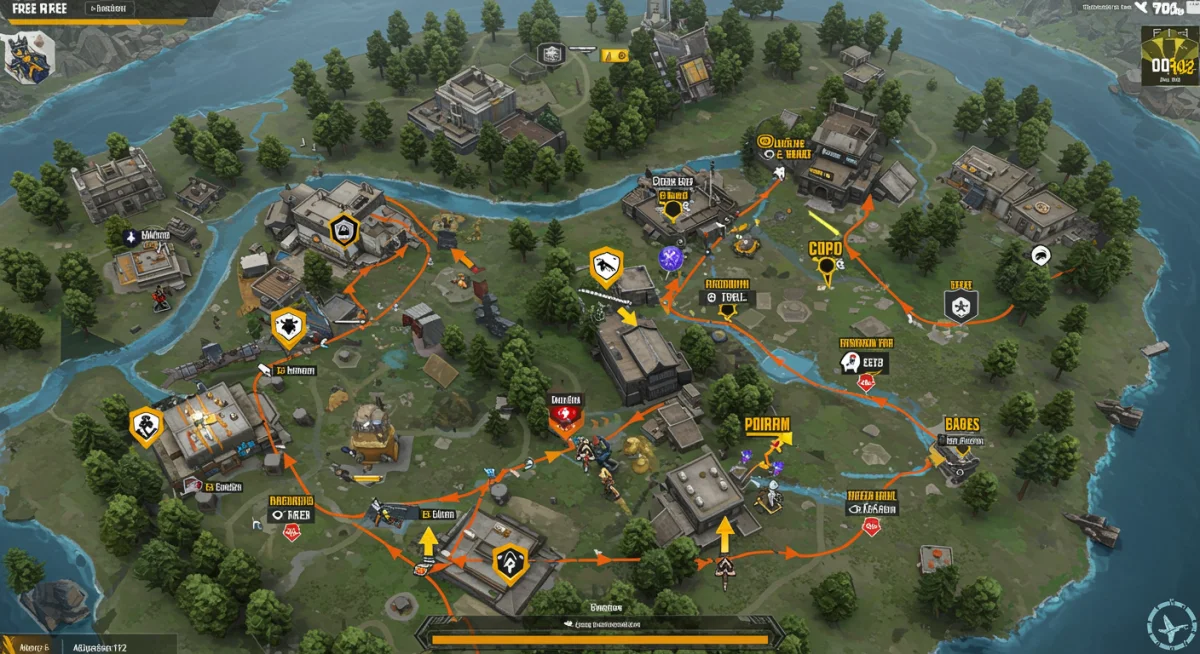The image size is (1200, 654).
Task: Click the FREE AREE title label
Action: click(34, 7)
